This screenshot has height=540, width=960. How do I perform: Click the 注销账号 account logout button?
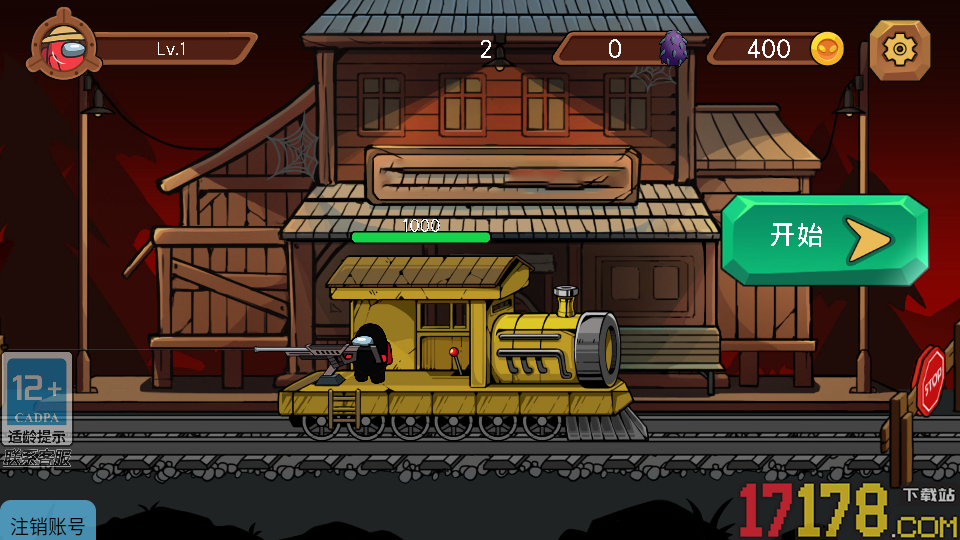click(47, 524)
